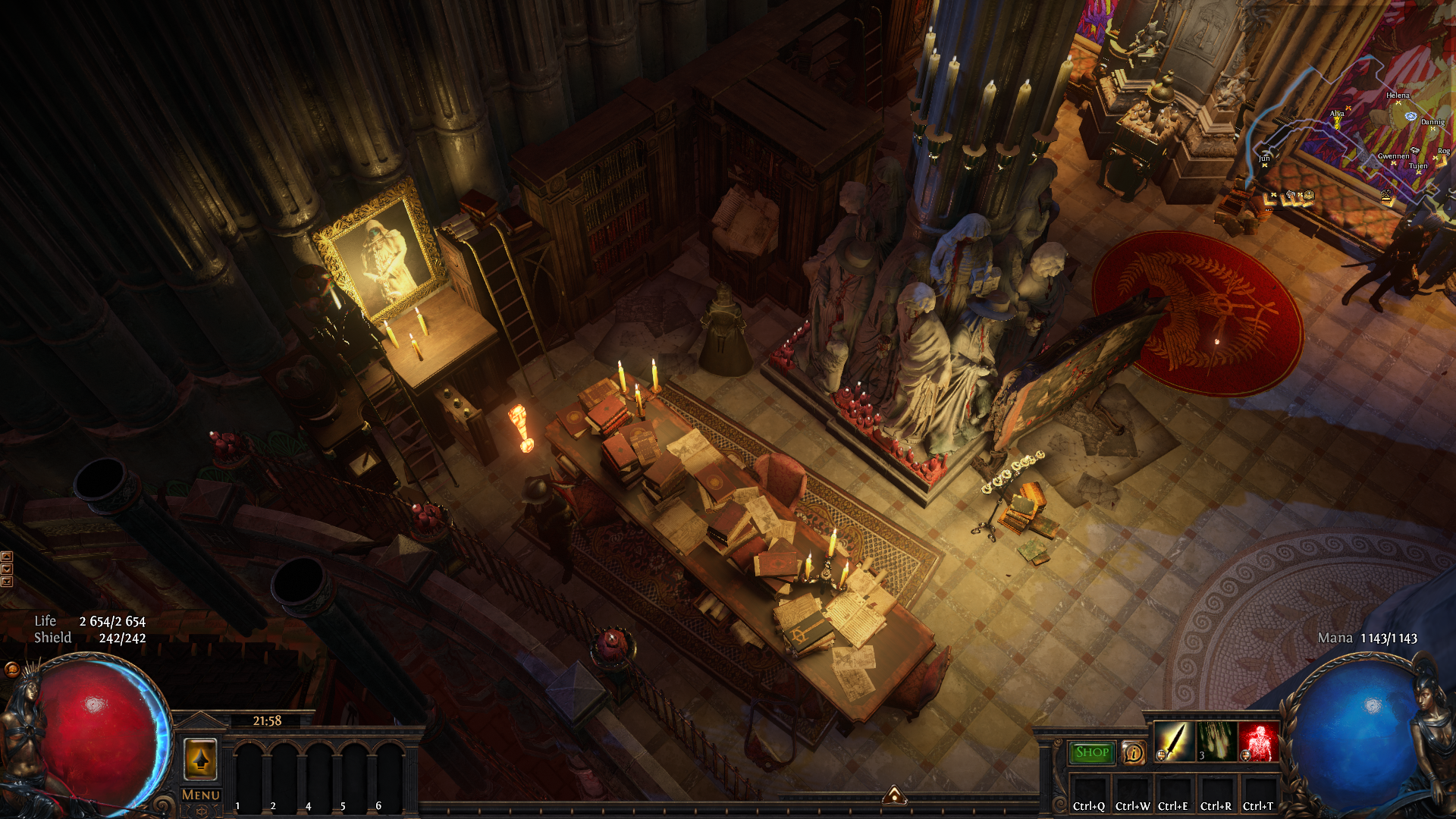1456x819 pixels.
Task: Select the glowing dagger skill icon
Action: point(1173,742)
